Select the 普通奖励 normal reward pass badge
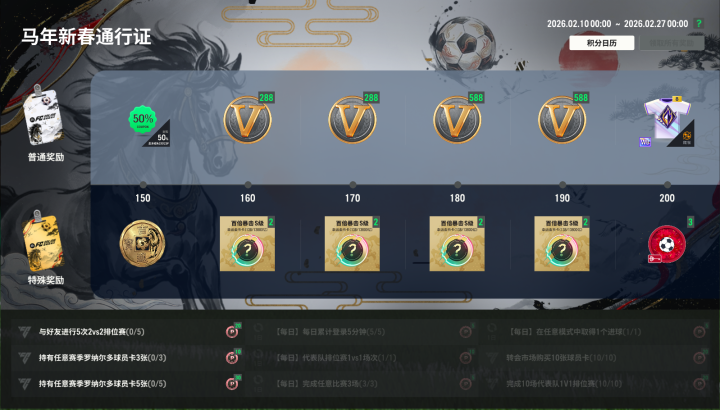 coord(46,125)
